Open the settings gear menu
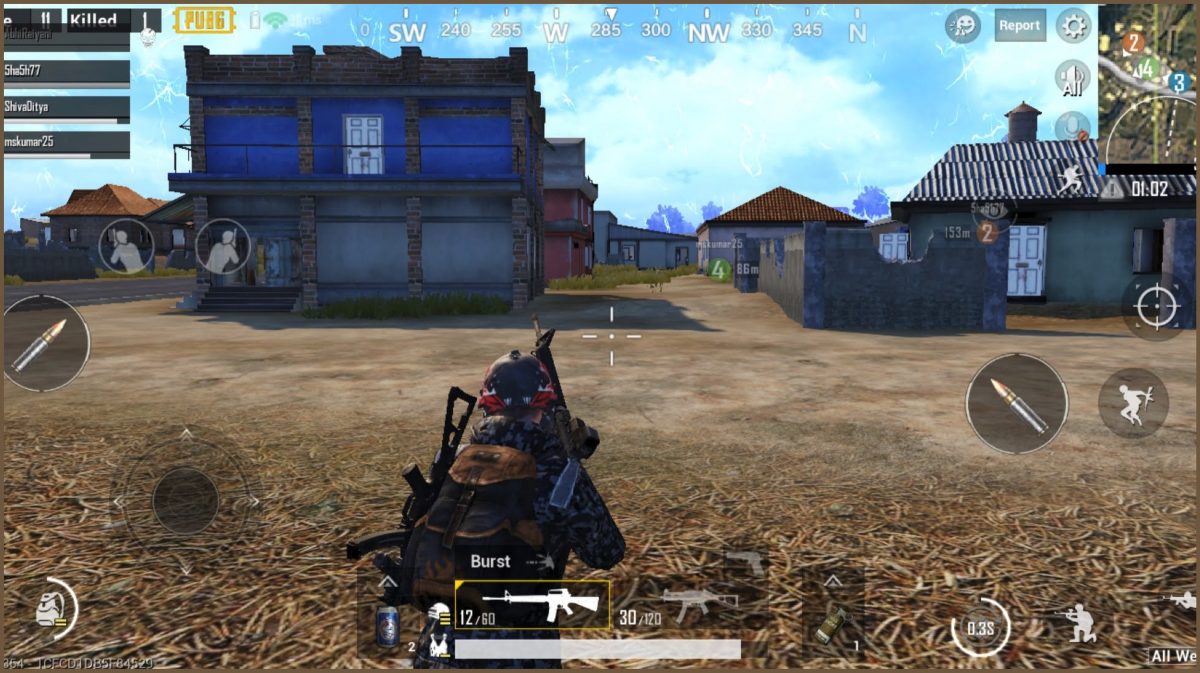Screen dimensions: 1200x673 1073,26
